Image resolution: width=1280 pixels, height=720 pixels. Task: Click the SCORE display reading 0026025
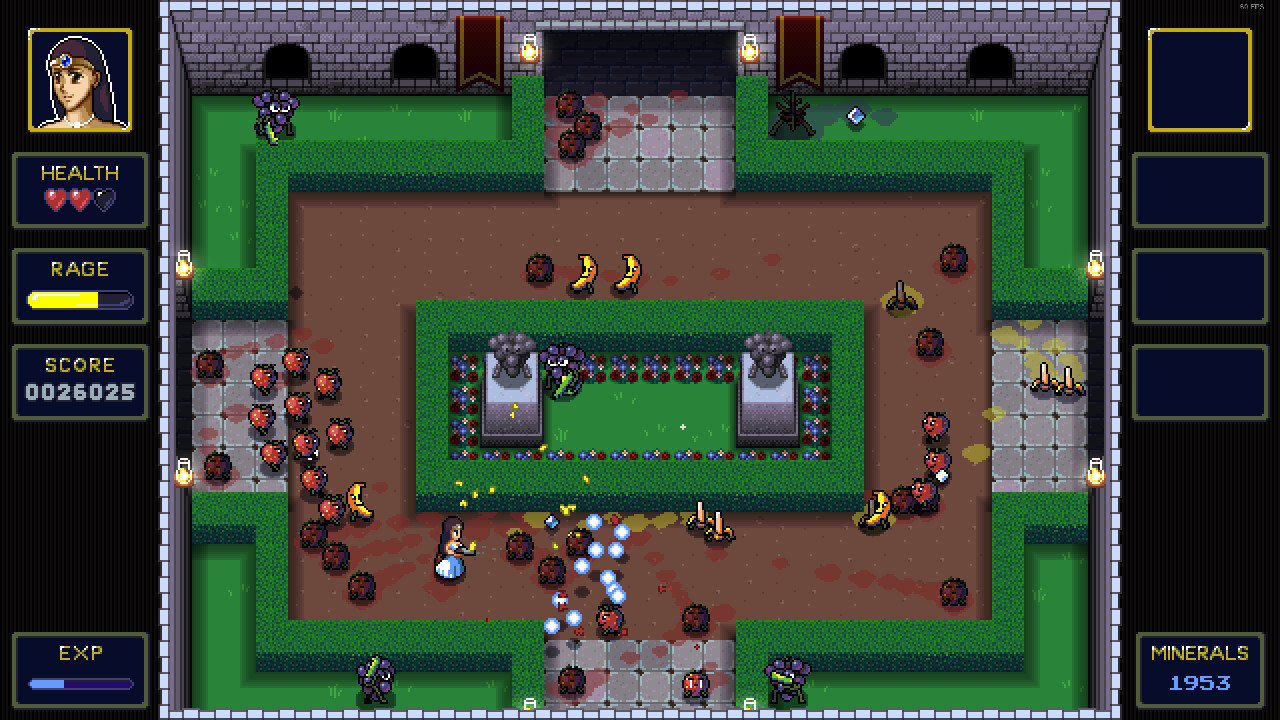[80, 390]
